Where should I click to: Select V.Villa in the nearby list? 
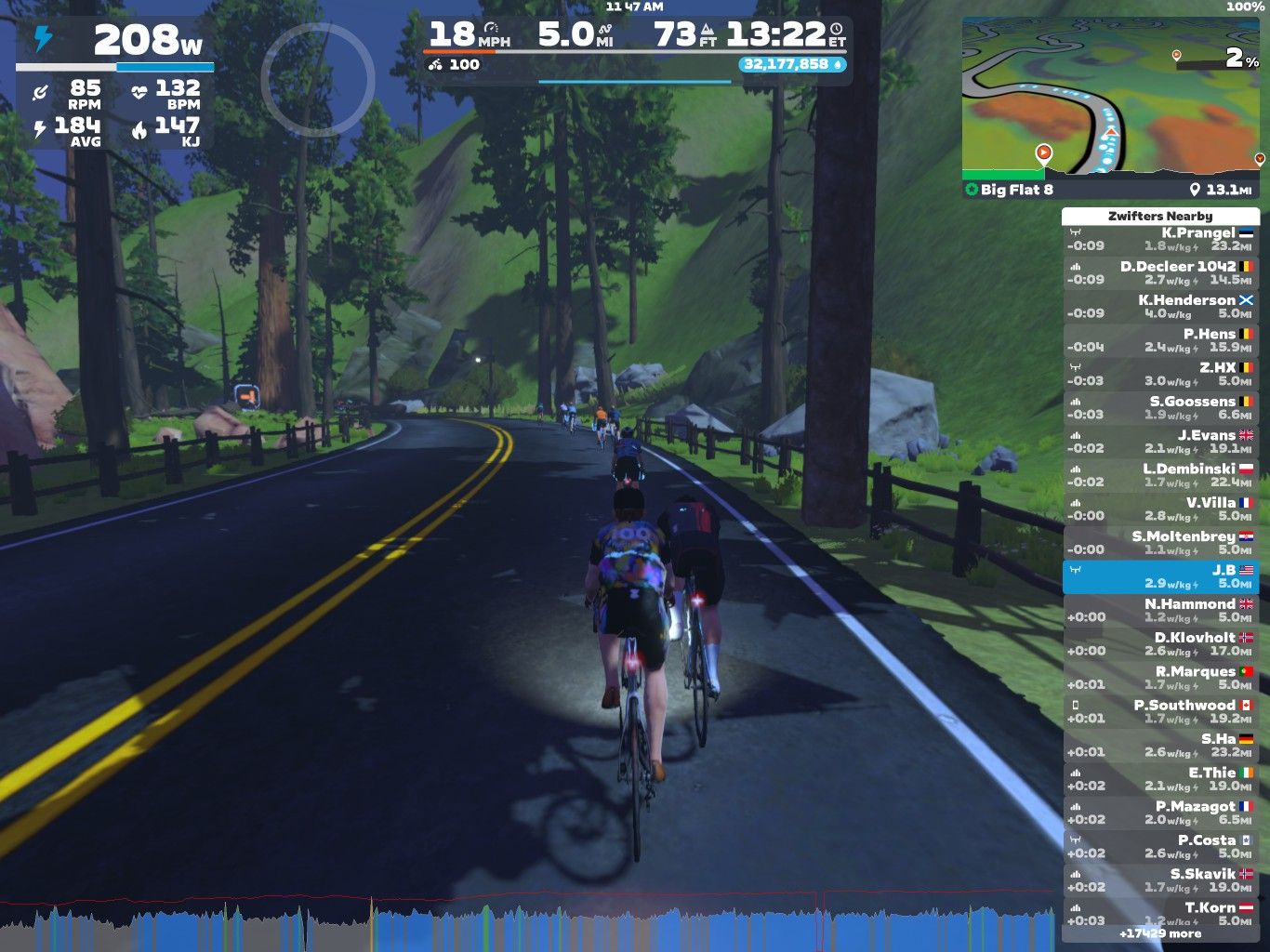click(1160, 509)
